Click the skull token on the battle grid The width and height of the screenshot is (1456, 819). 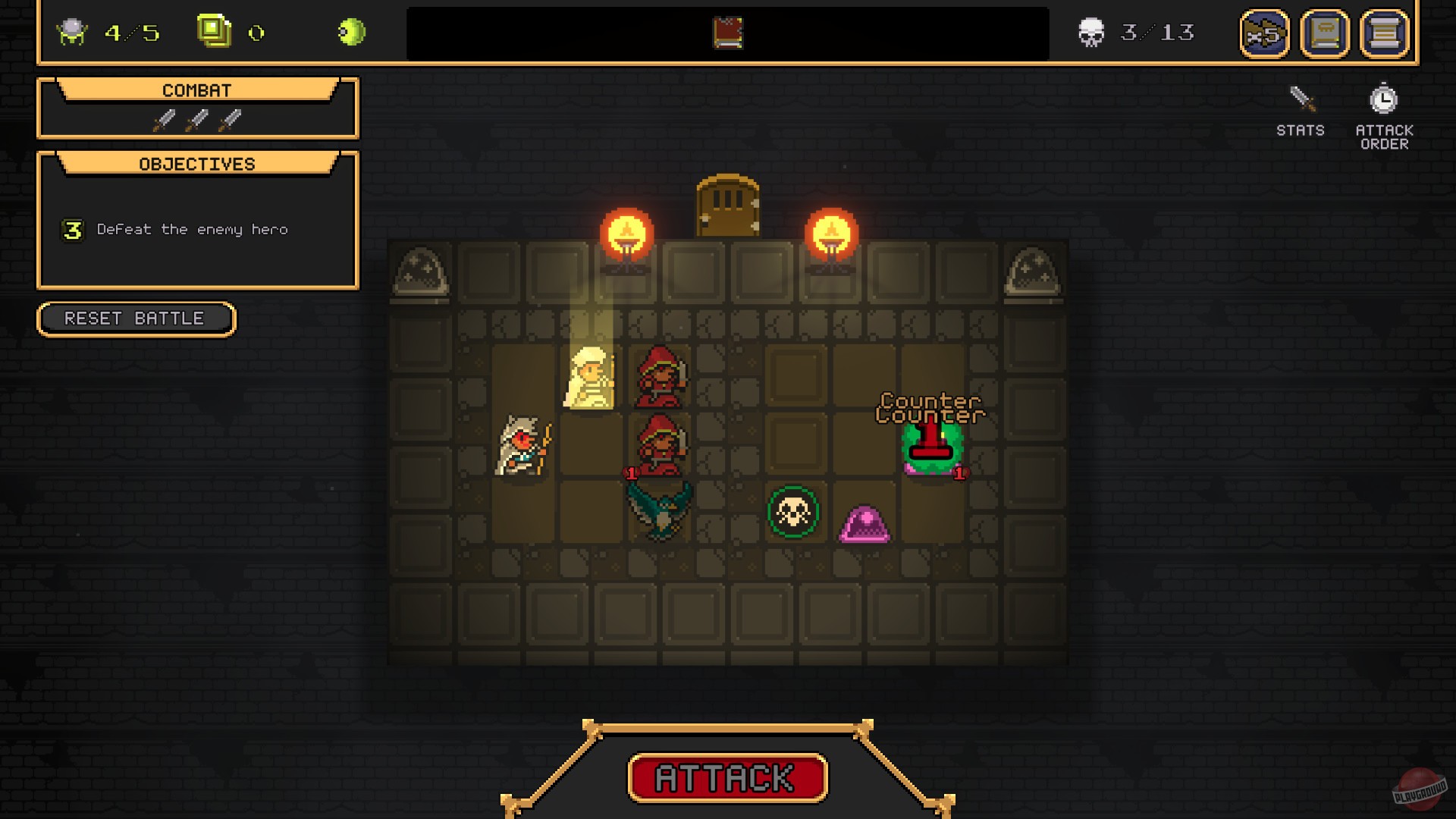click(791, 513)
